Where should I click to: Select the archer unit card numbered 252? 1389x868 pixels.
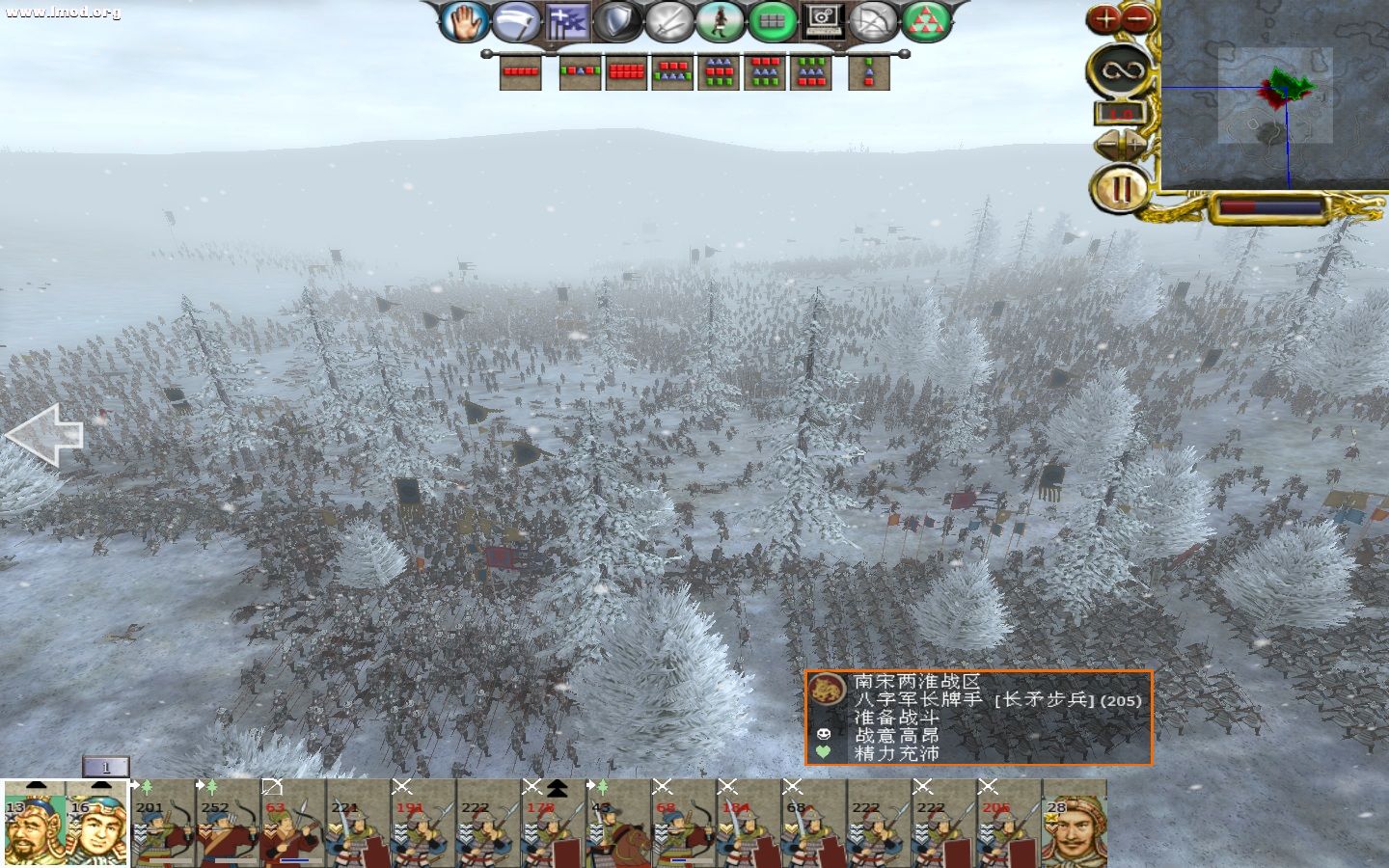(228, 825)
